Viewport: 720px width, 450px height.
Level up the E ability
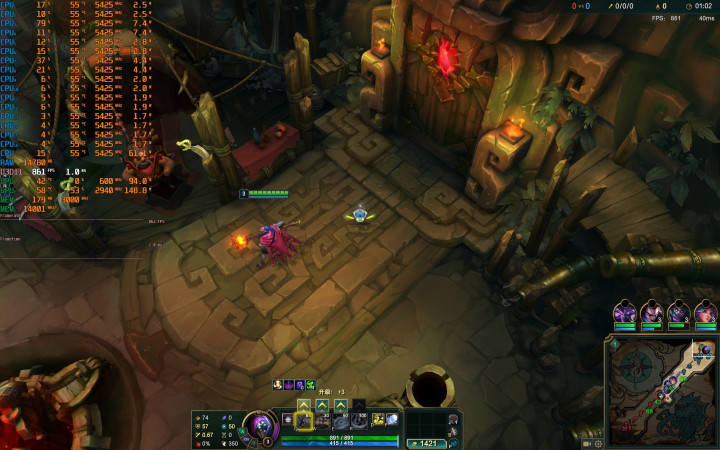coord(340,405)
